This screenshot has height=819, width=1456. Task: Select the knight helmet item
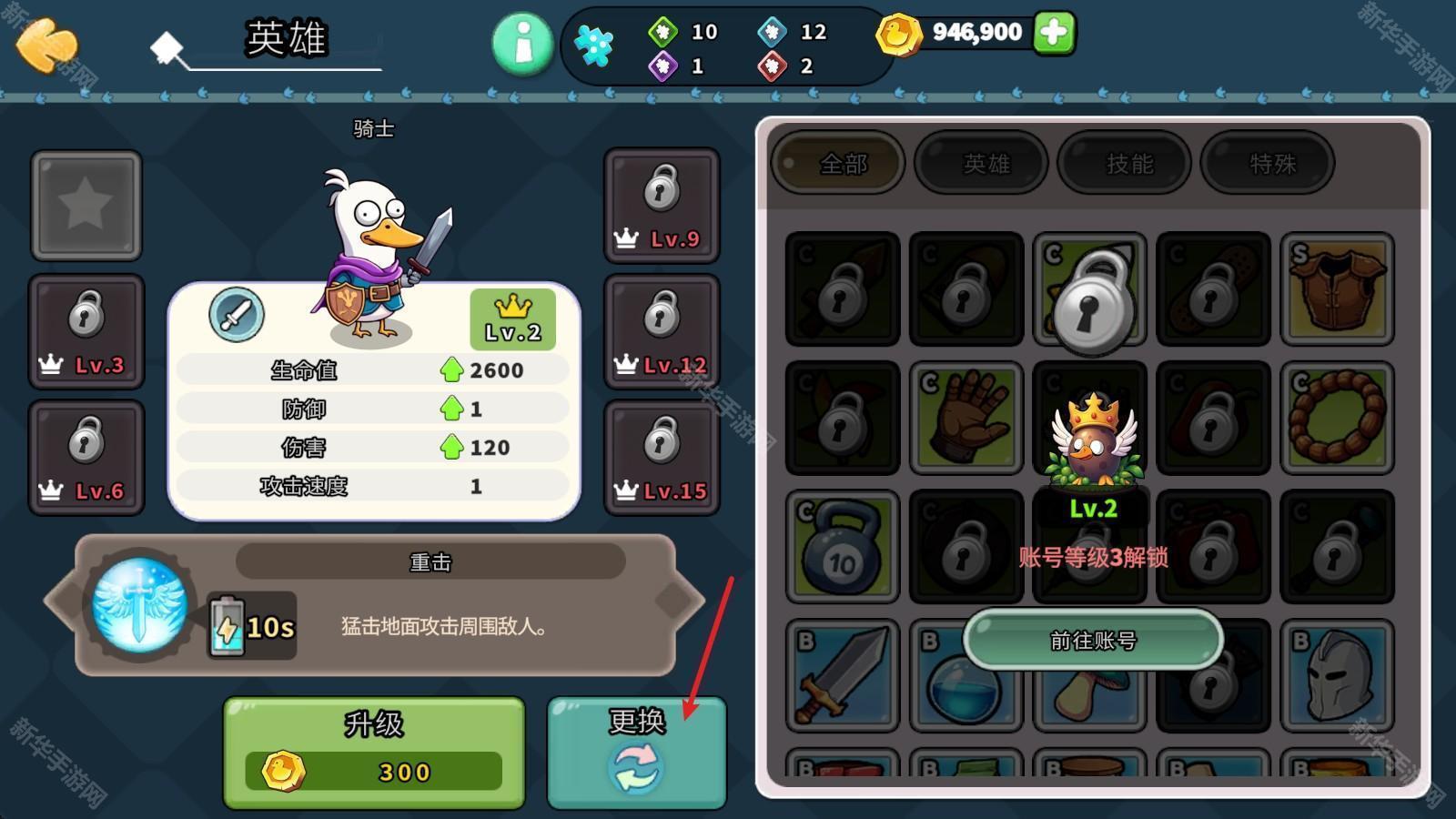click(1337, 676)
